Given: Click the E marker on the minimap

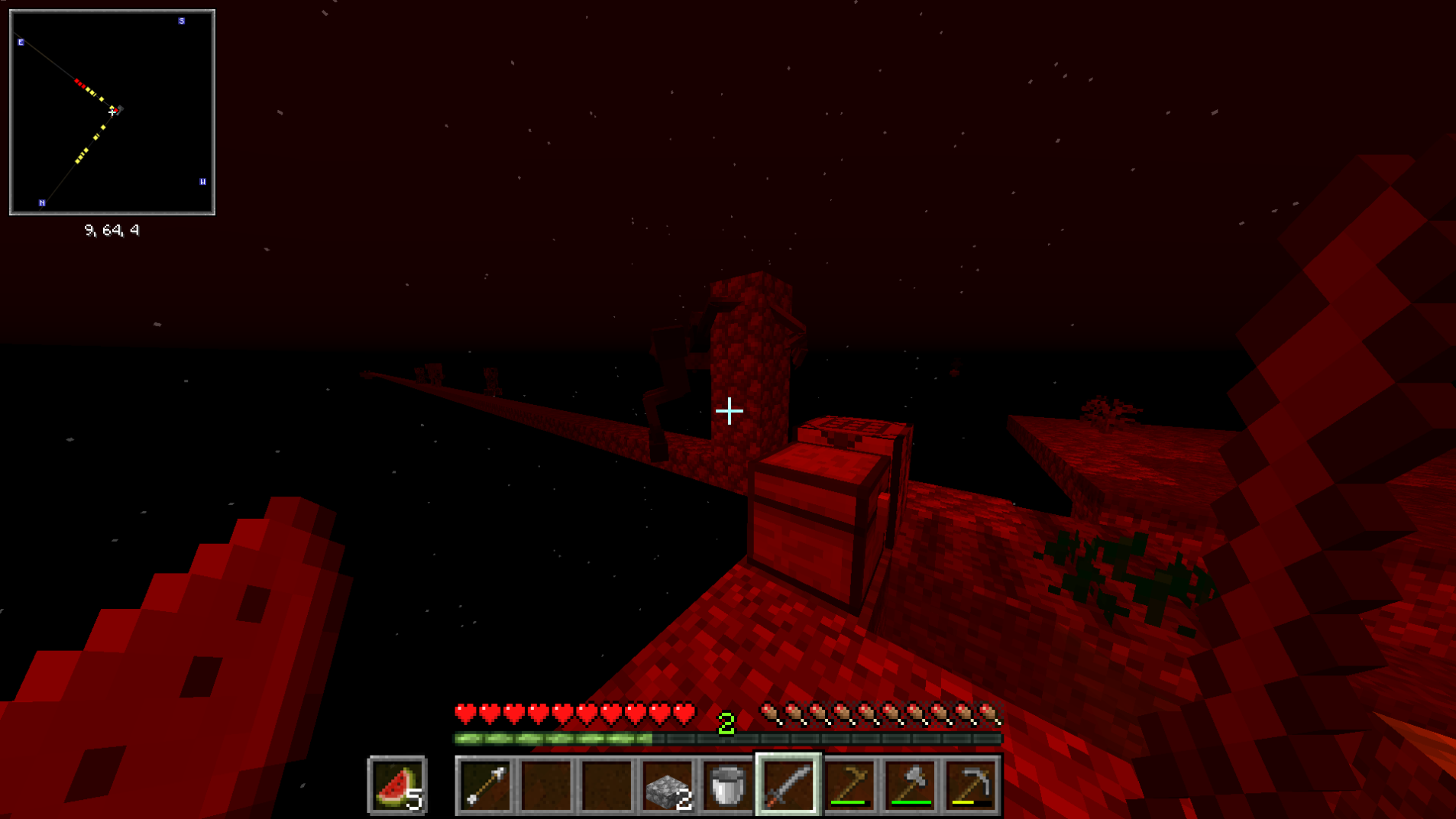Looking at the screenshot, I should coord(21,43).
